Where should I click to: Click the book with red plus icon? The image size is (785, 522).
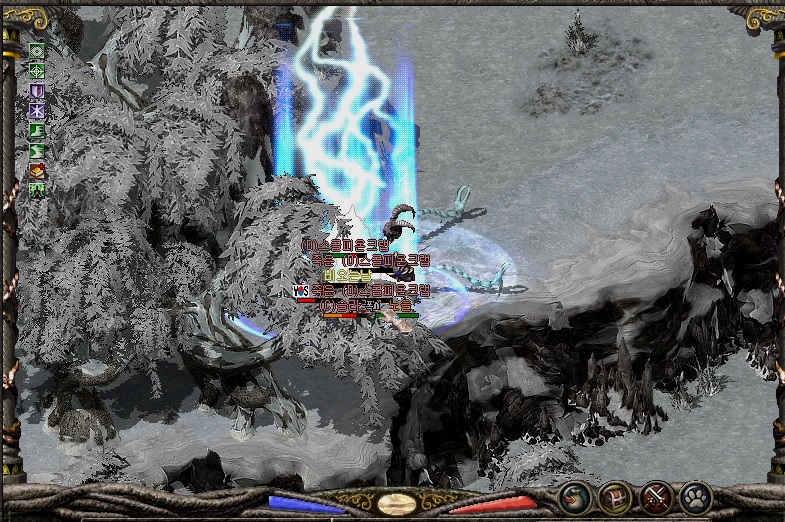pyautogui.click(x=37, y=170)
